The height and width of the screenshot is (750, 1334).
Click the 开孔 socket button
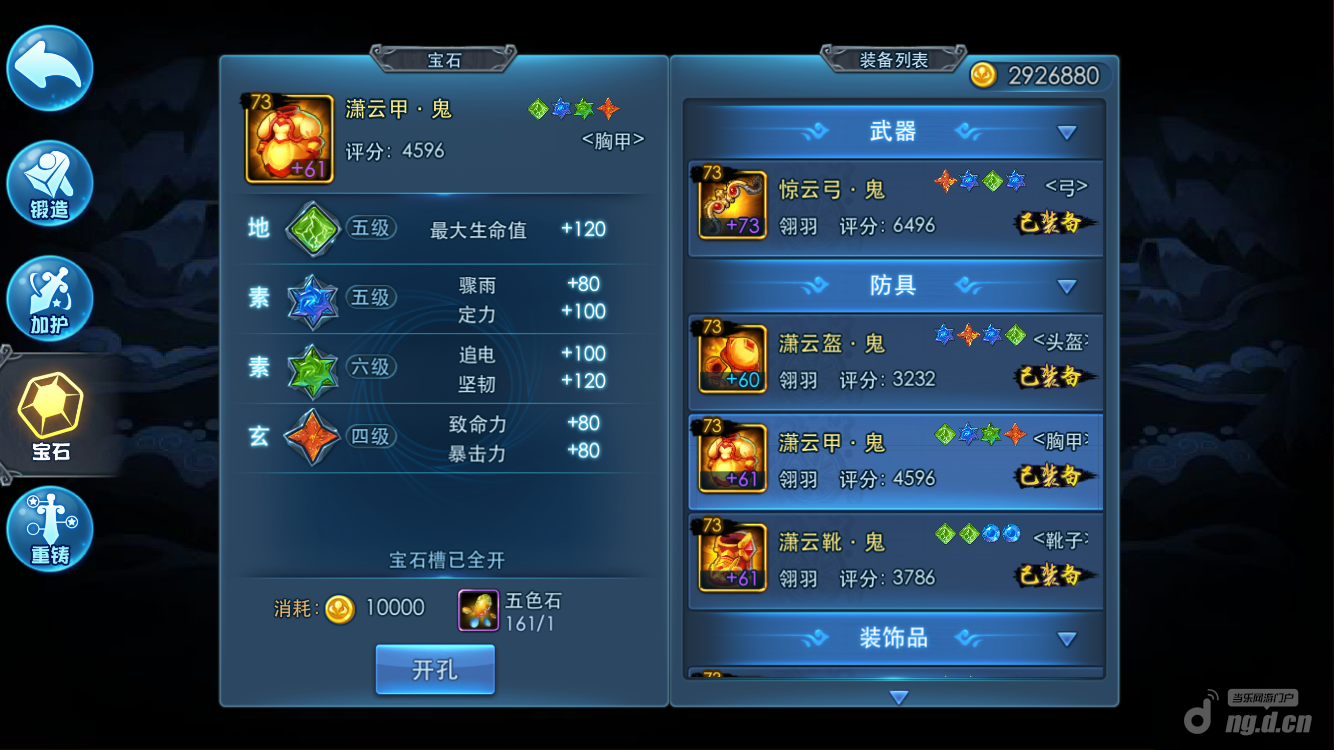click(x=435, y=669)
